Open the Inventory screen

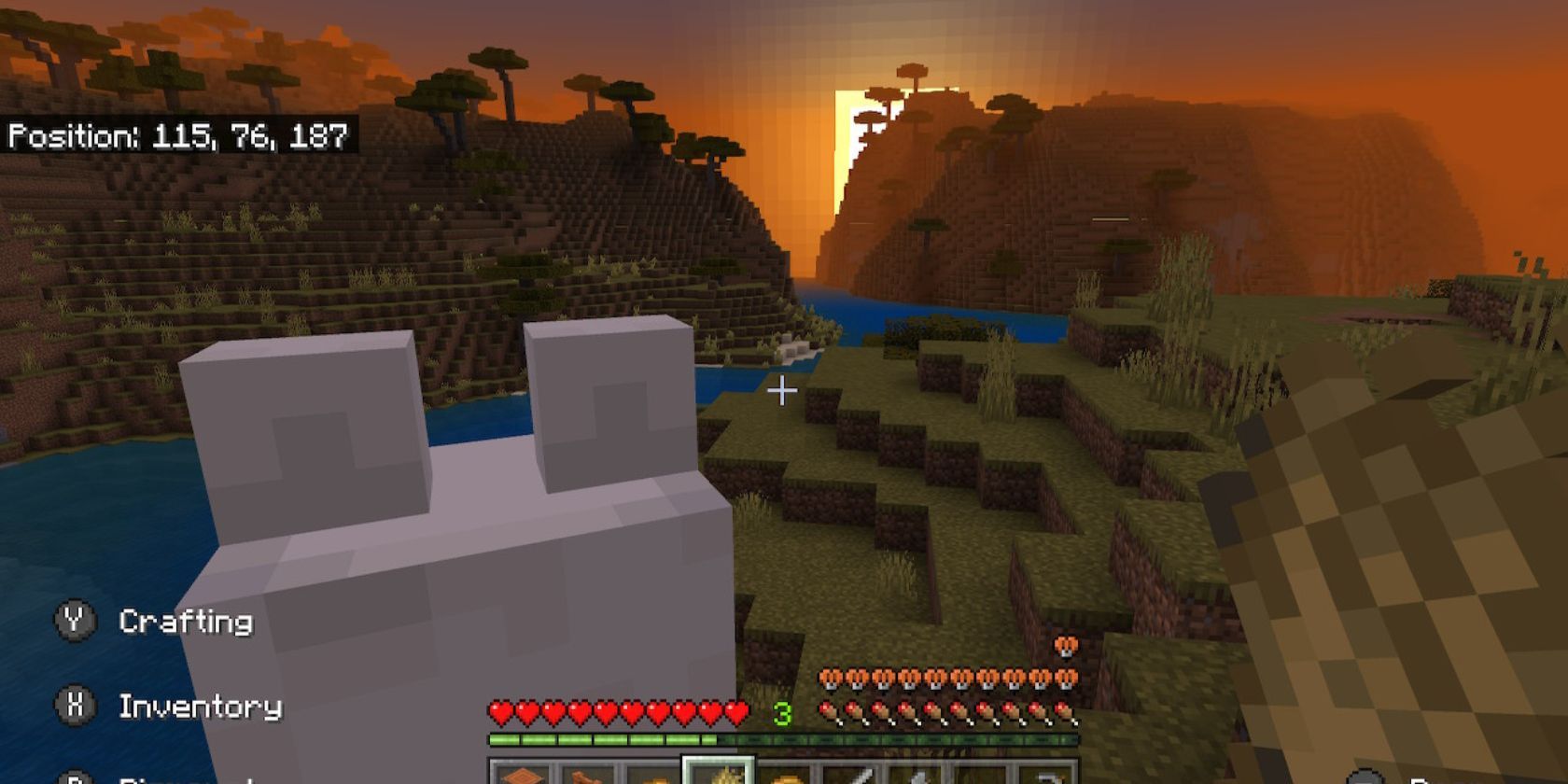coord(201,707)
